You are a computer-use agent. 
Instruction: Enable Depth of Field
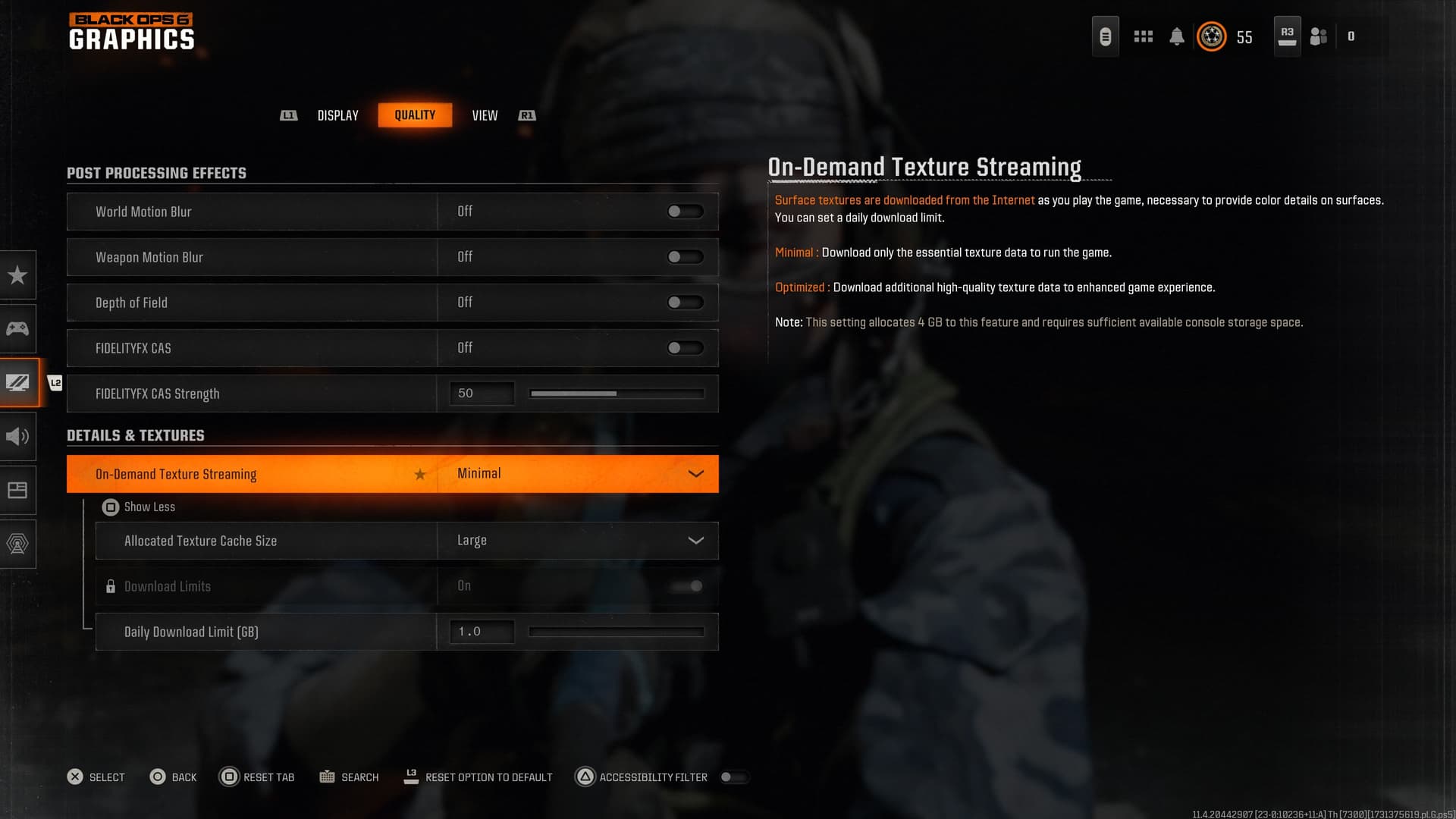[683, 302]
